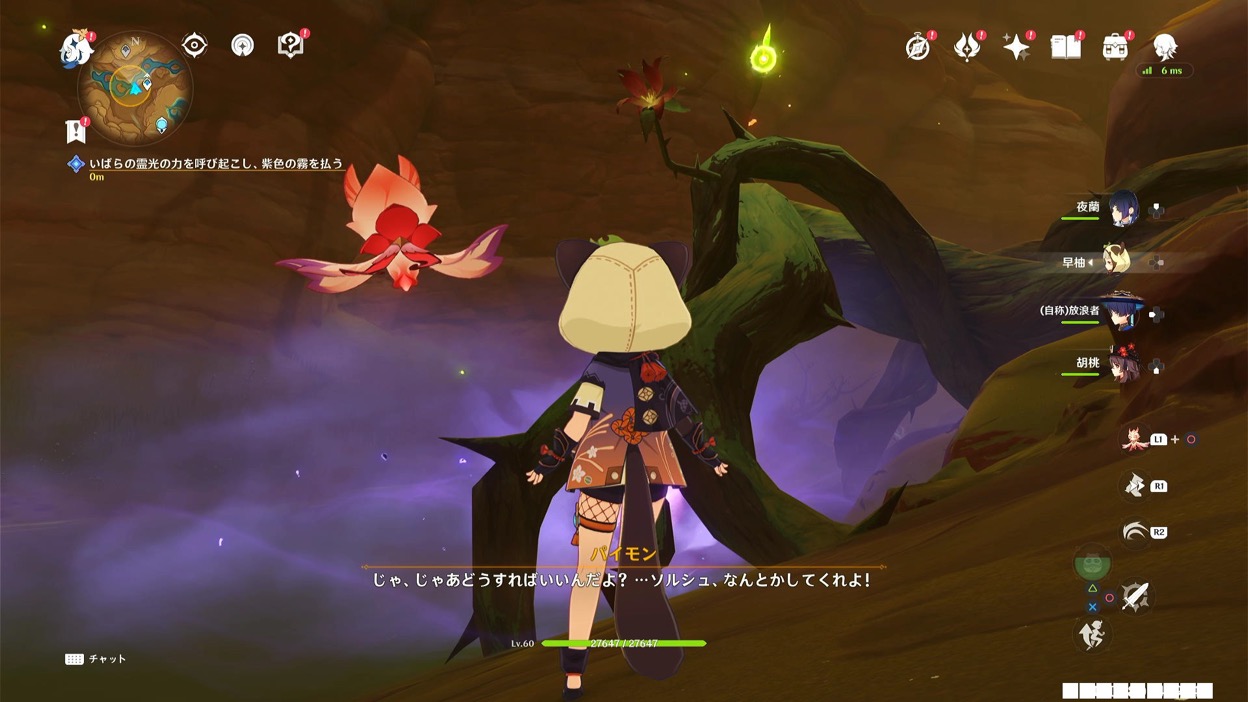Trigger the sword normal attack icon
Image resolution: width=1248 pixels, height=702 pixels.
tap(1135, 596)
